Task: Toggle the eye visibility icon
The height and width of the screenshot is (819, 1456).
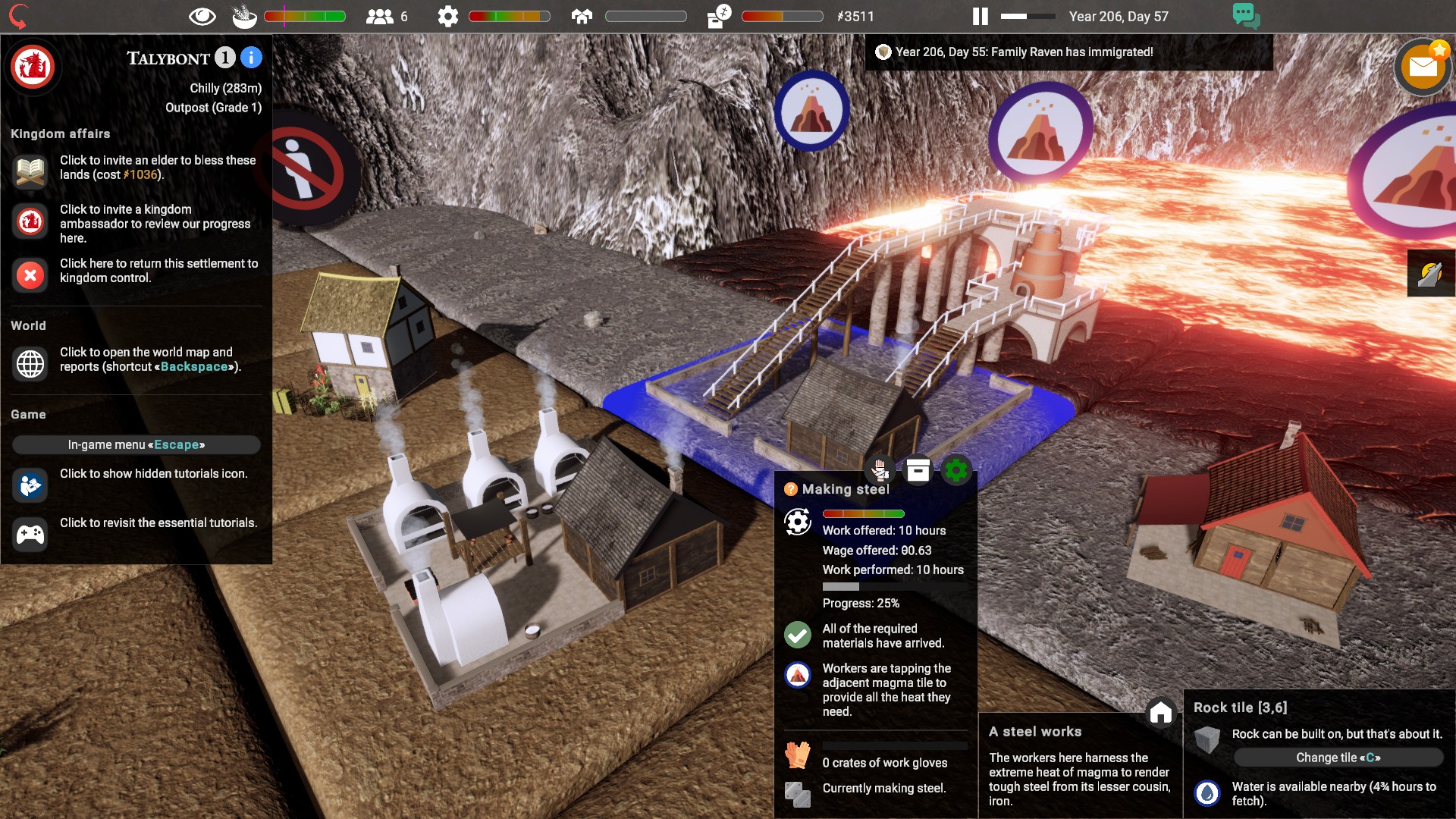Action: click(202, 17)
